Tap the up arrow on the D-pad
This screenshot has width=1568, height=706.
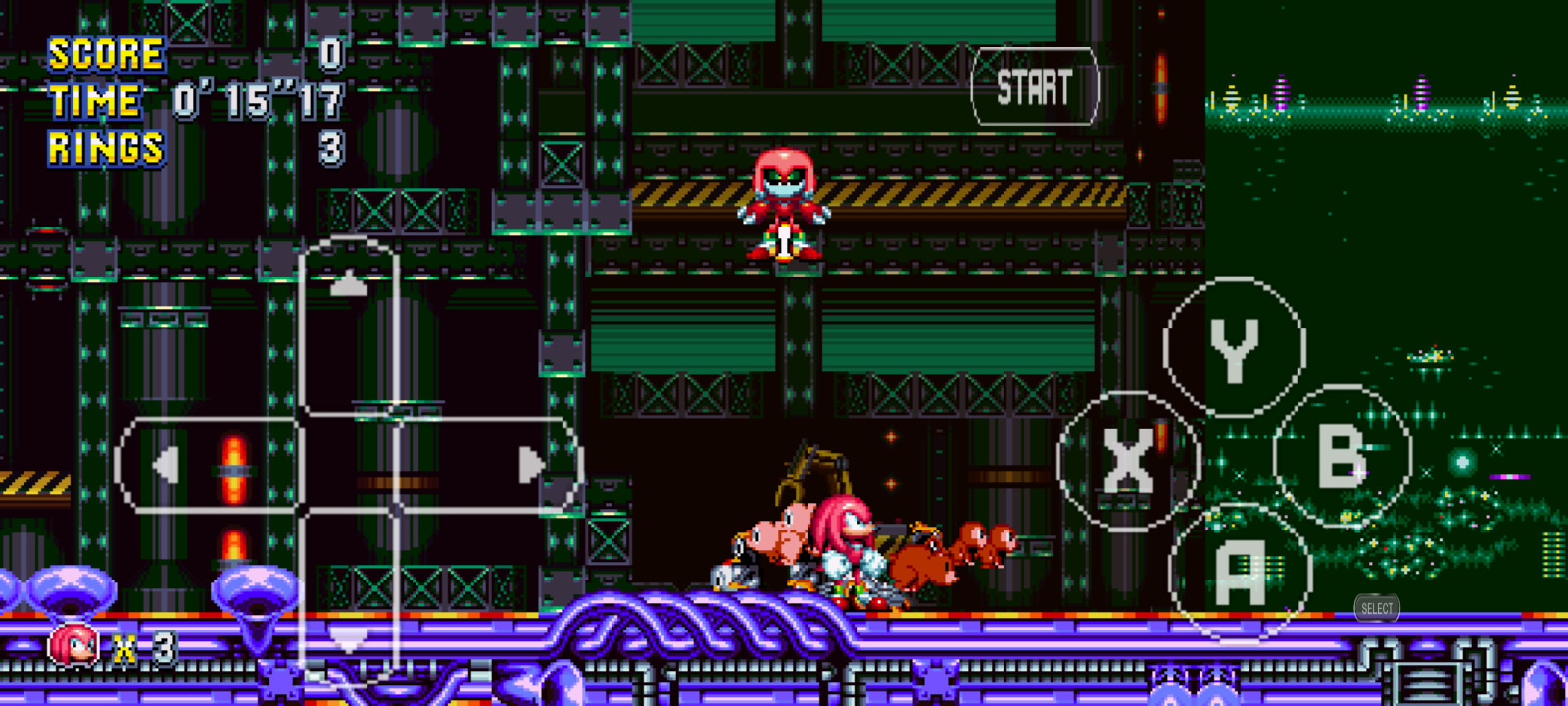point(350,284)
